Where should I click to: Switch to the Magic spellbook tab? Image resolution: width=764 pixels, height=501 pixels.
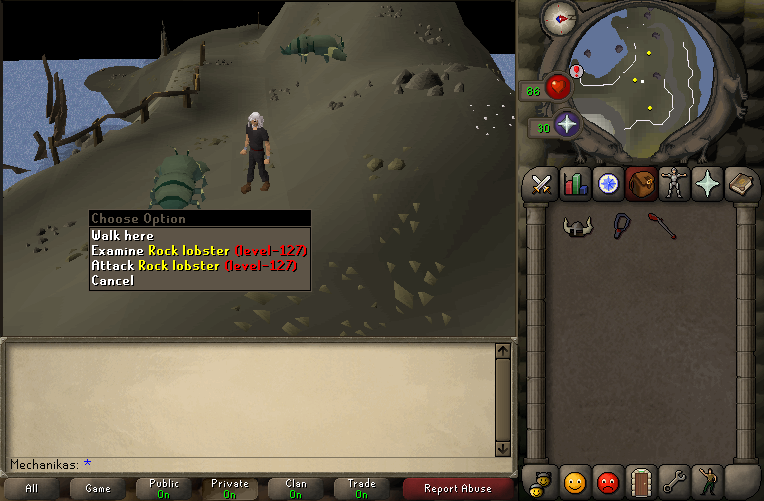(x=740, y=184)
